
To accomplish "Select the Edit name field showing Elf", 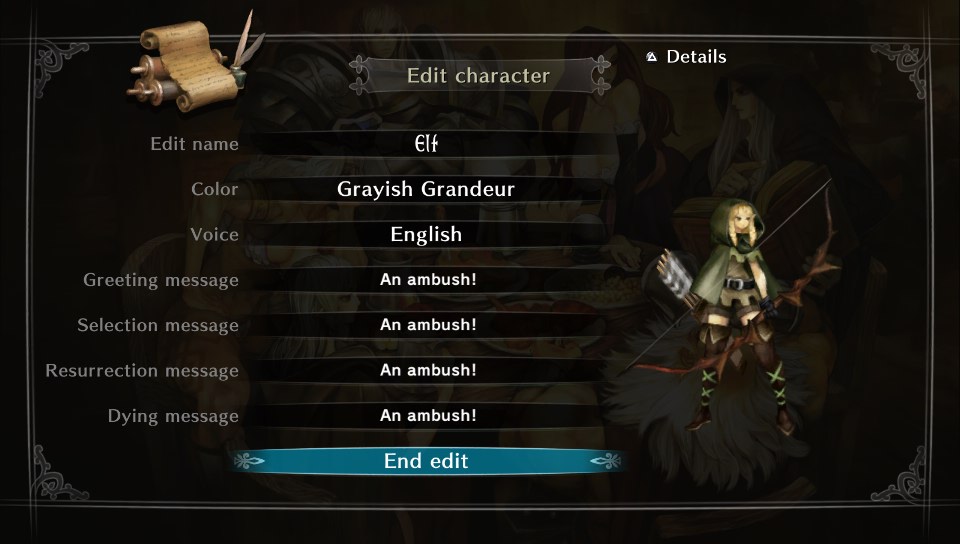I will tap(427, 144).
